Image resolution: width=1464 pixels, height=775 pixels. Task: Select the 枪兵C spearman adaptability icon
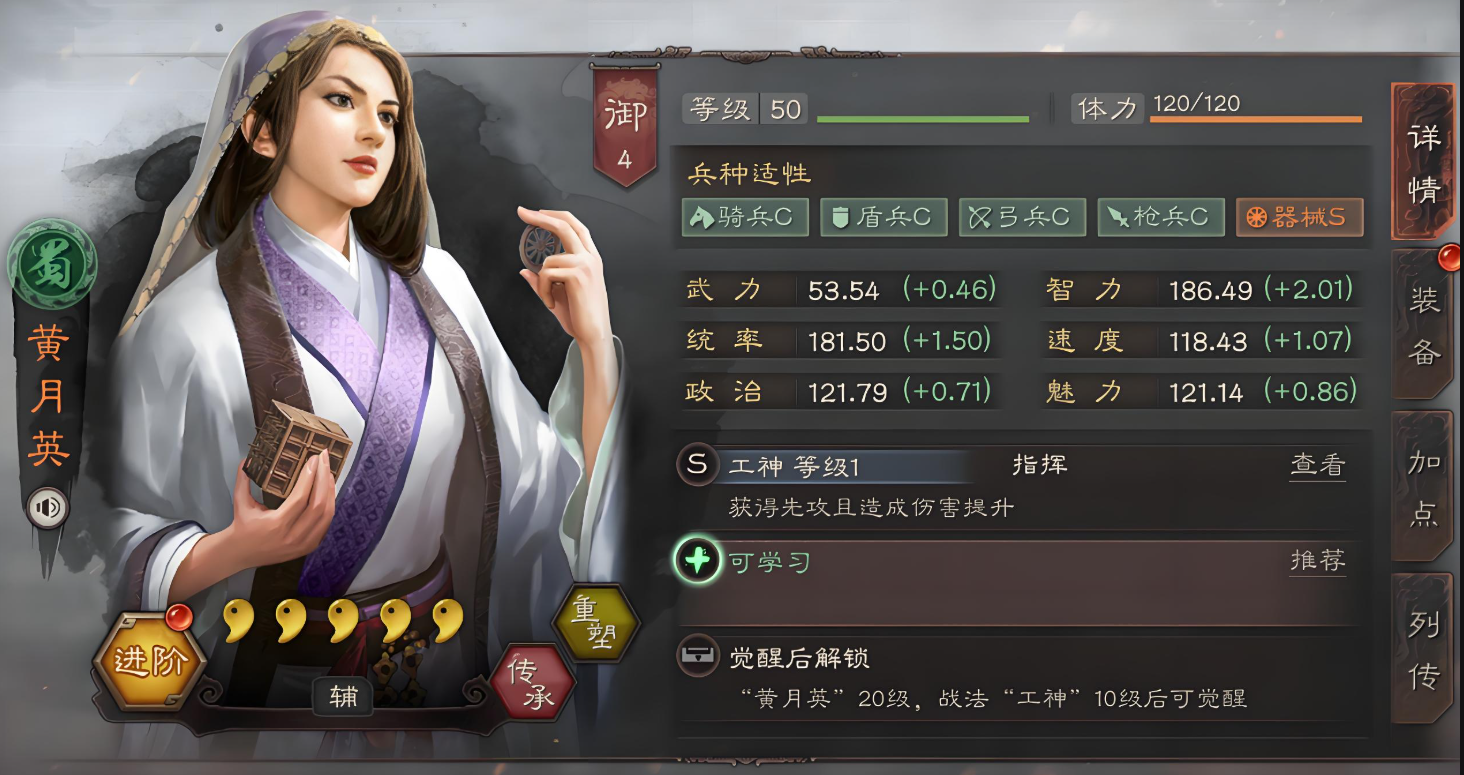coord(1161,217)
